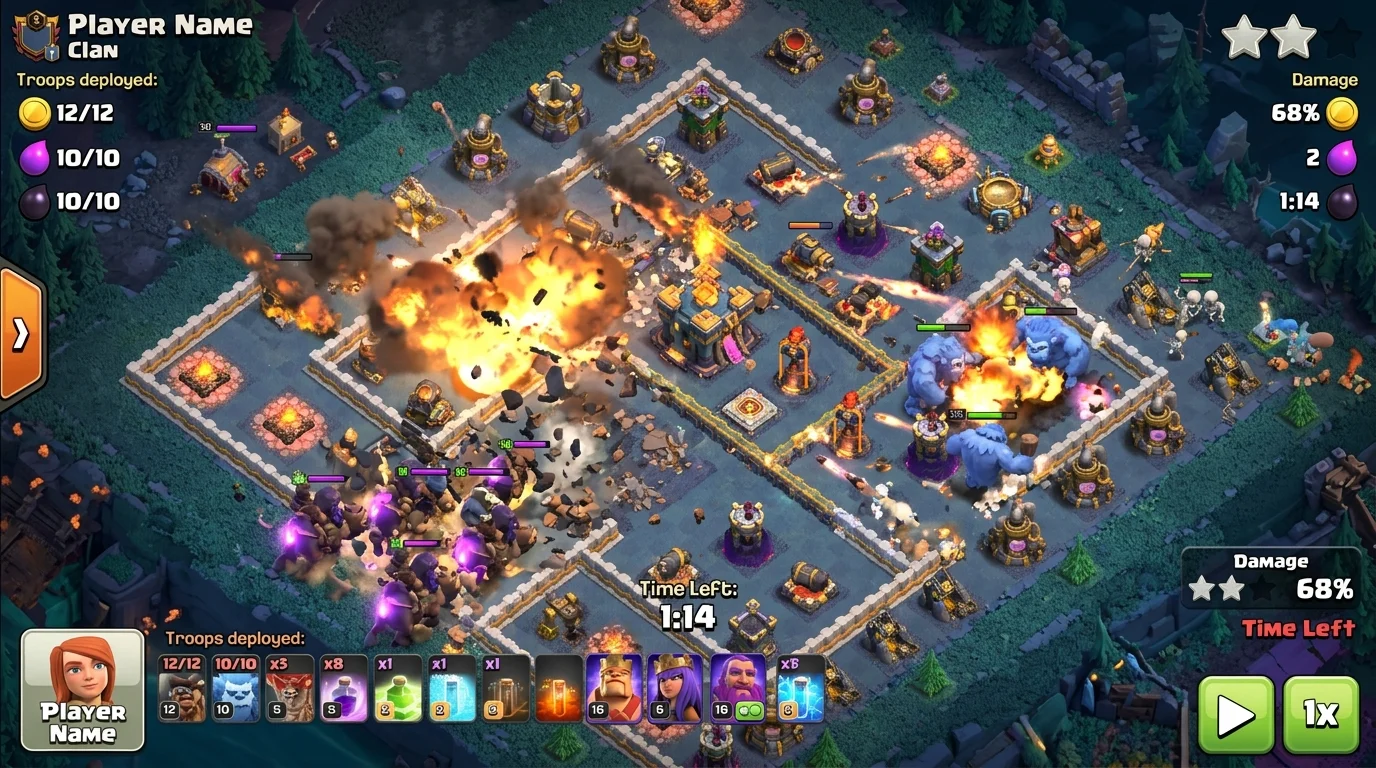Viewport: 1376px width, 768px height.
Task: Change the 1x replay speed
Action: pos(1320,714)
